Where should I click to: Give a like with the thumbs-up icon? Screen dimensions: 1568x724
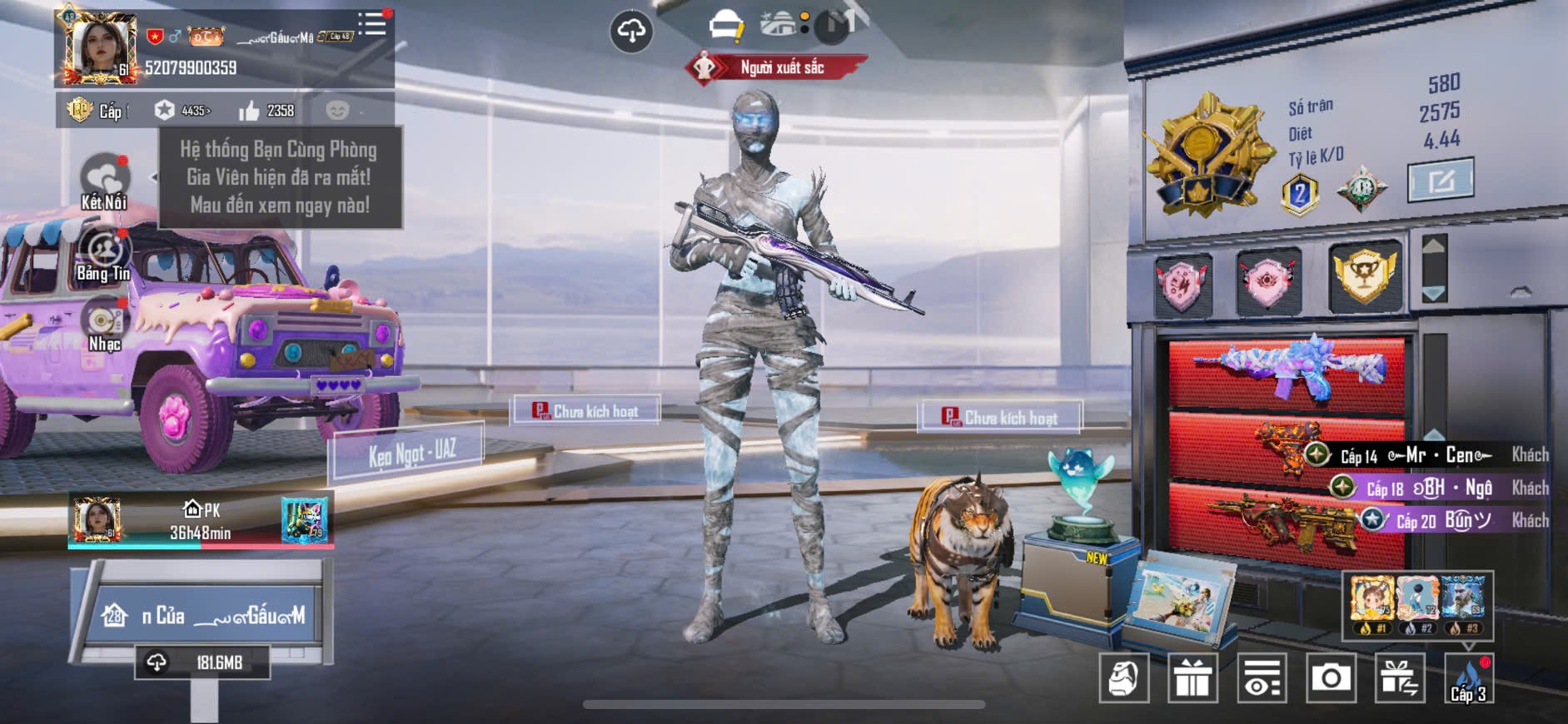coord(249,111)
